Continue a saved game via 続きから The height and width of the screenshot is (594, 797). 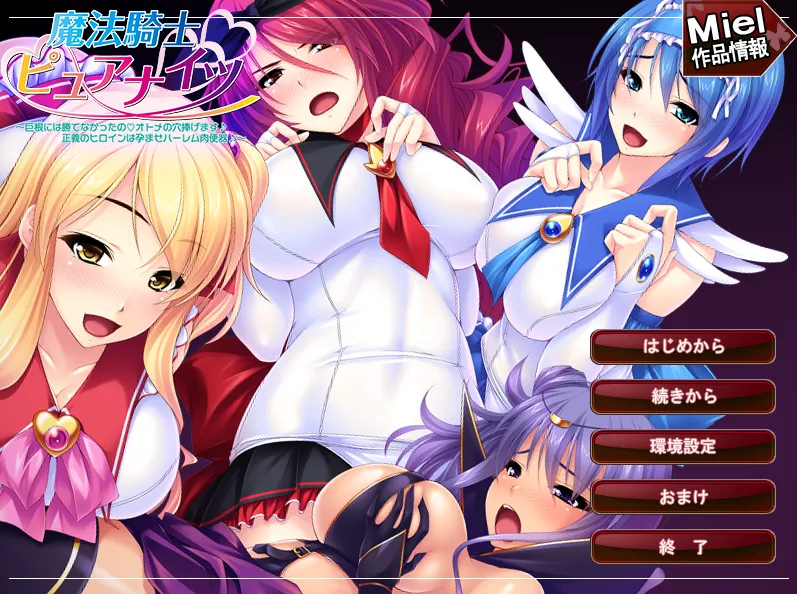click(683, 397)
